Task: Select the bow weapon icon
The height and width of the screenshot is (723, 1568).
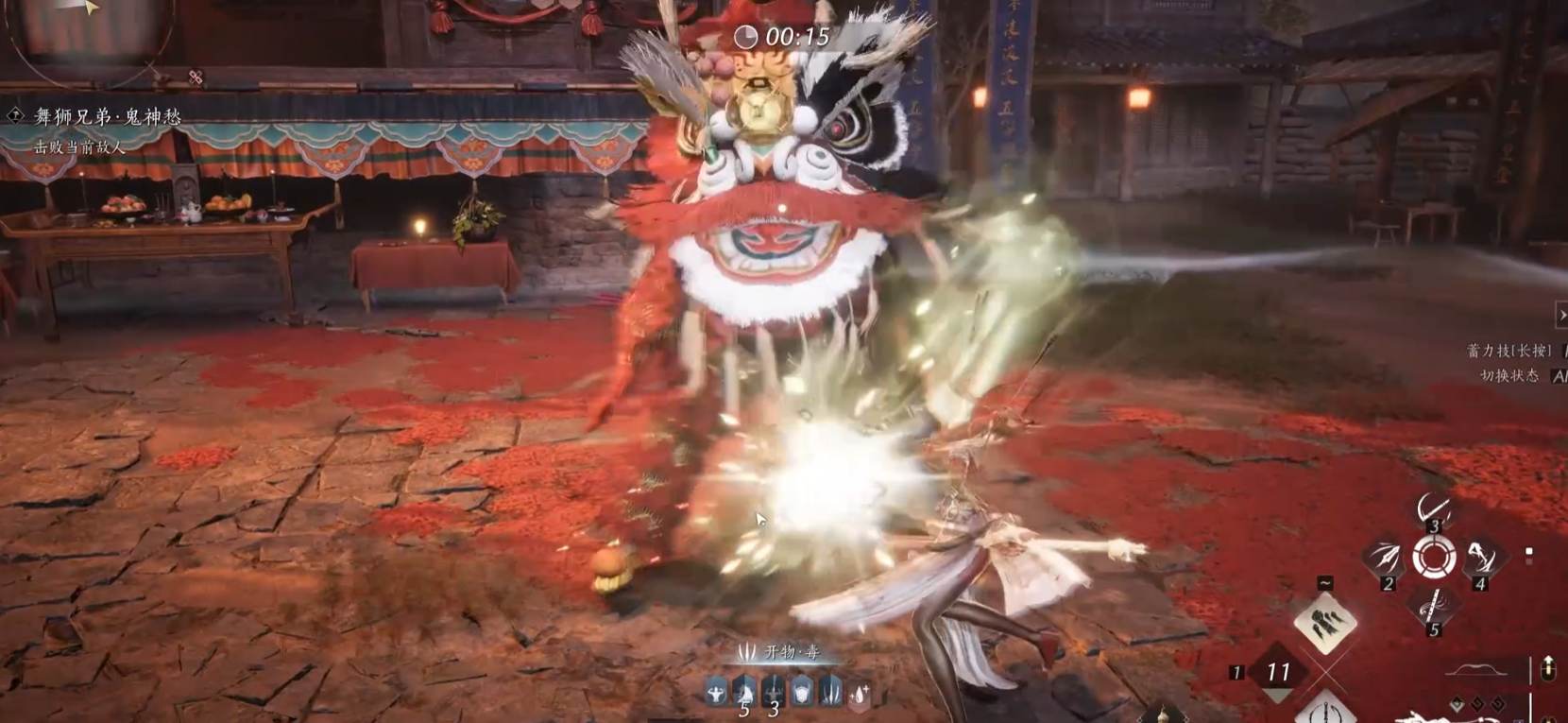Action: pos(1476,671)
